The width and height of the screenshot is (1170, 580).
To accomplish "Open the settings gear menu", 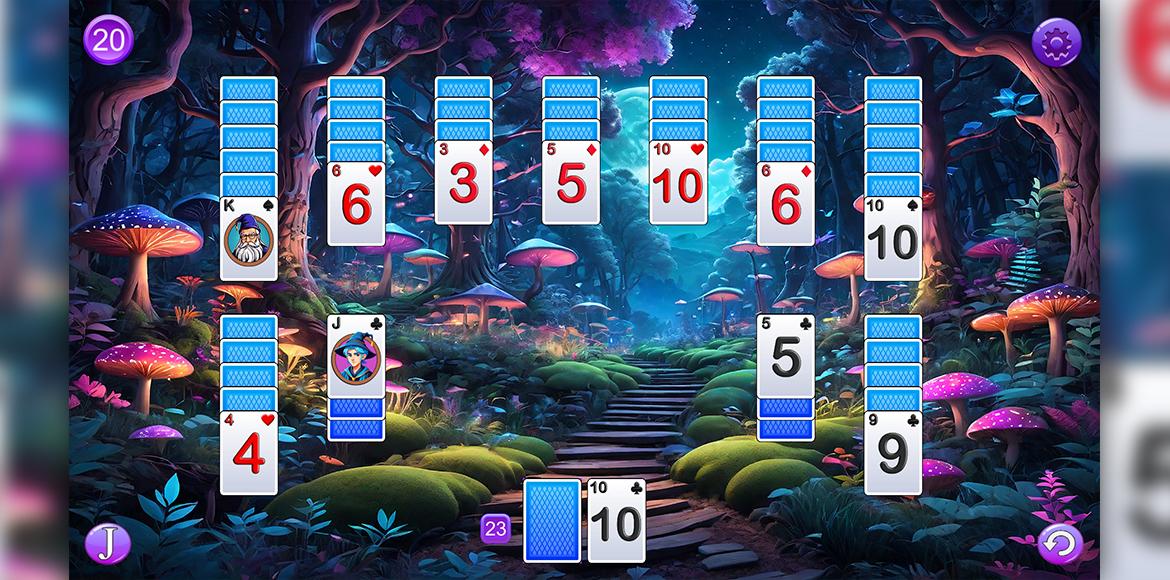I will 1056,42.
